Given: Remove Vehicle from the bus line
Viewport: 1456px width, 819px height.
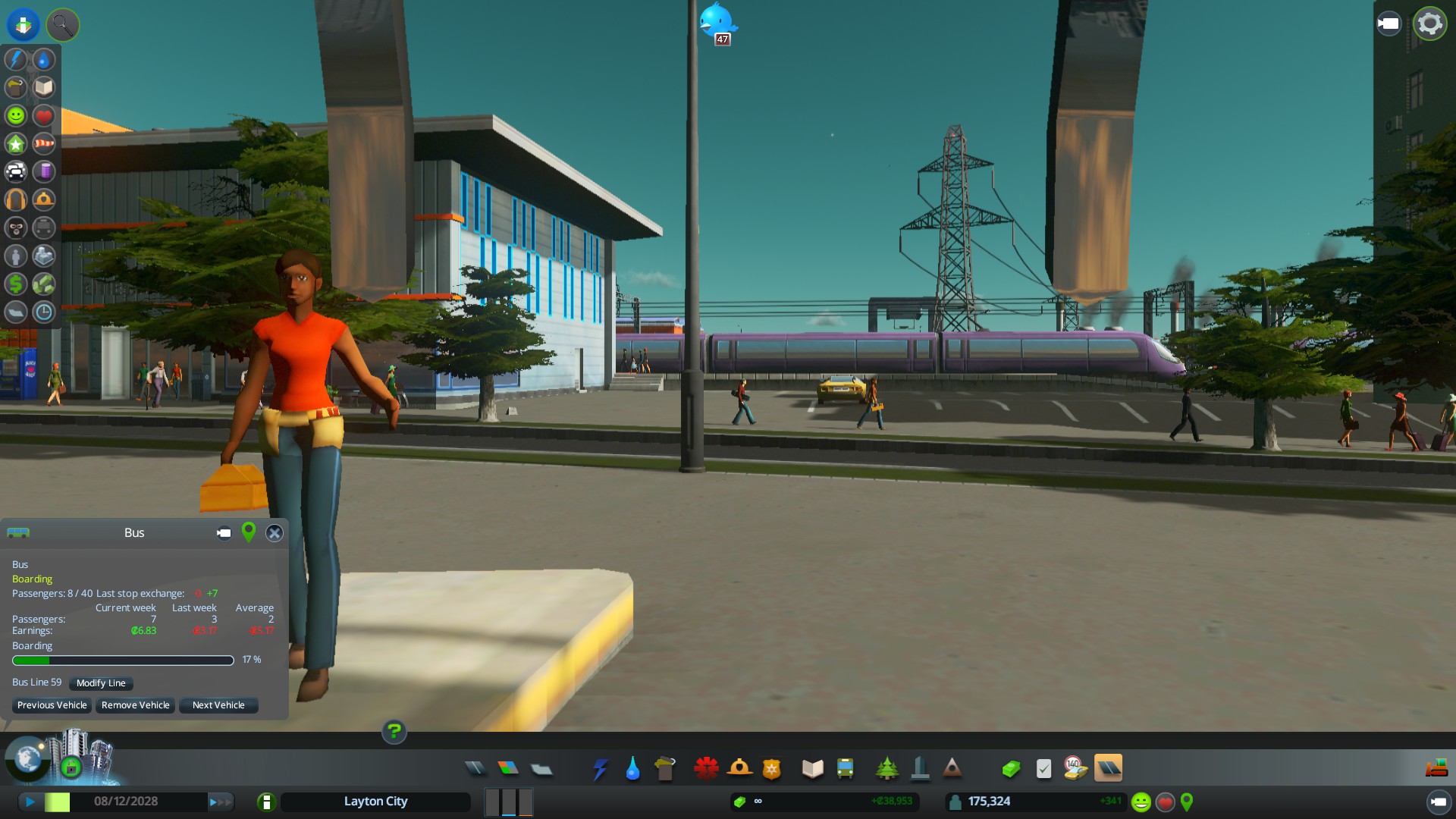Looking at the screenshot, I should click(135, 705).
